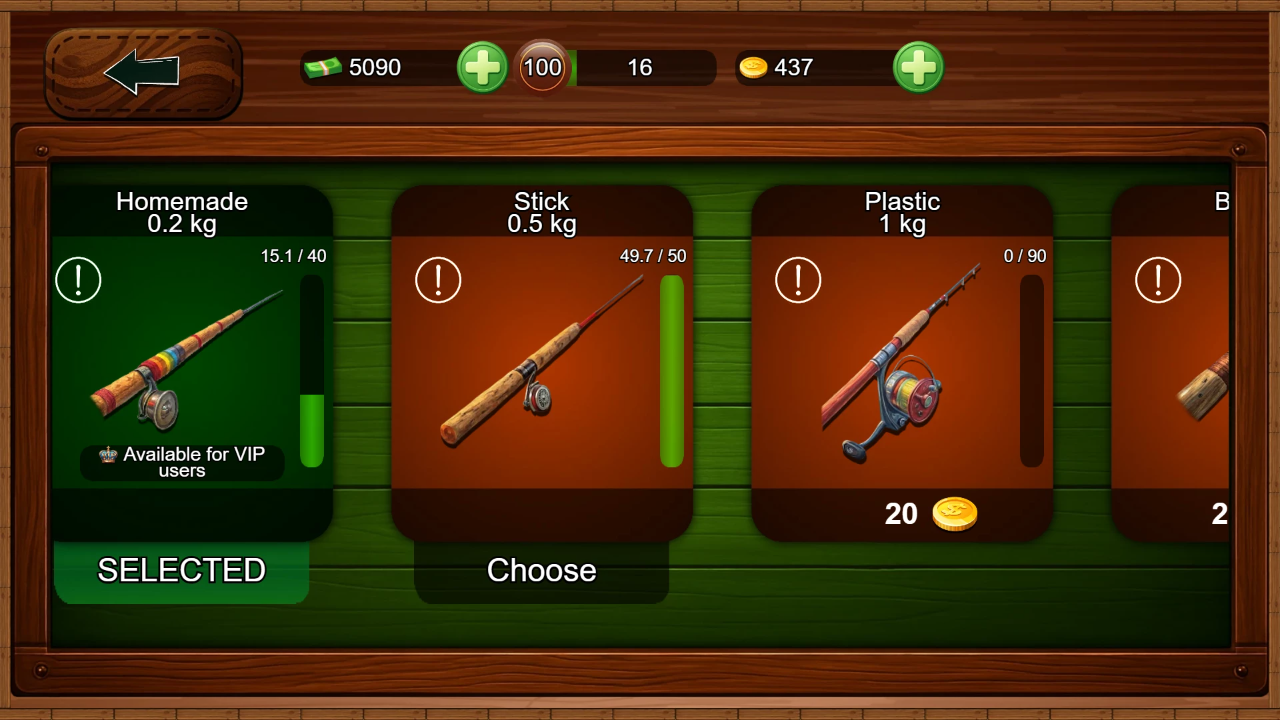Tap the info icon on the Plastic rod
1280x720 pixels.
[x=798, y=281]
